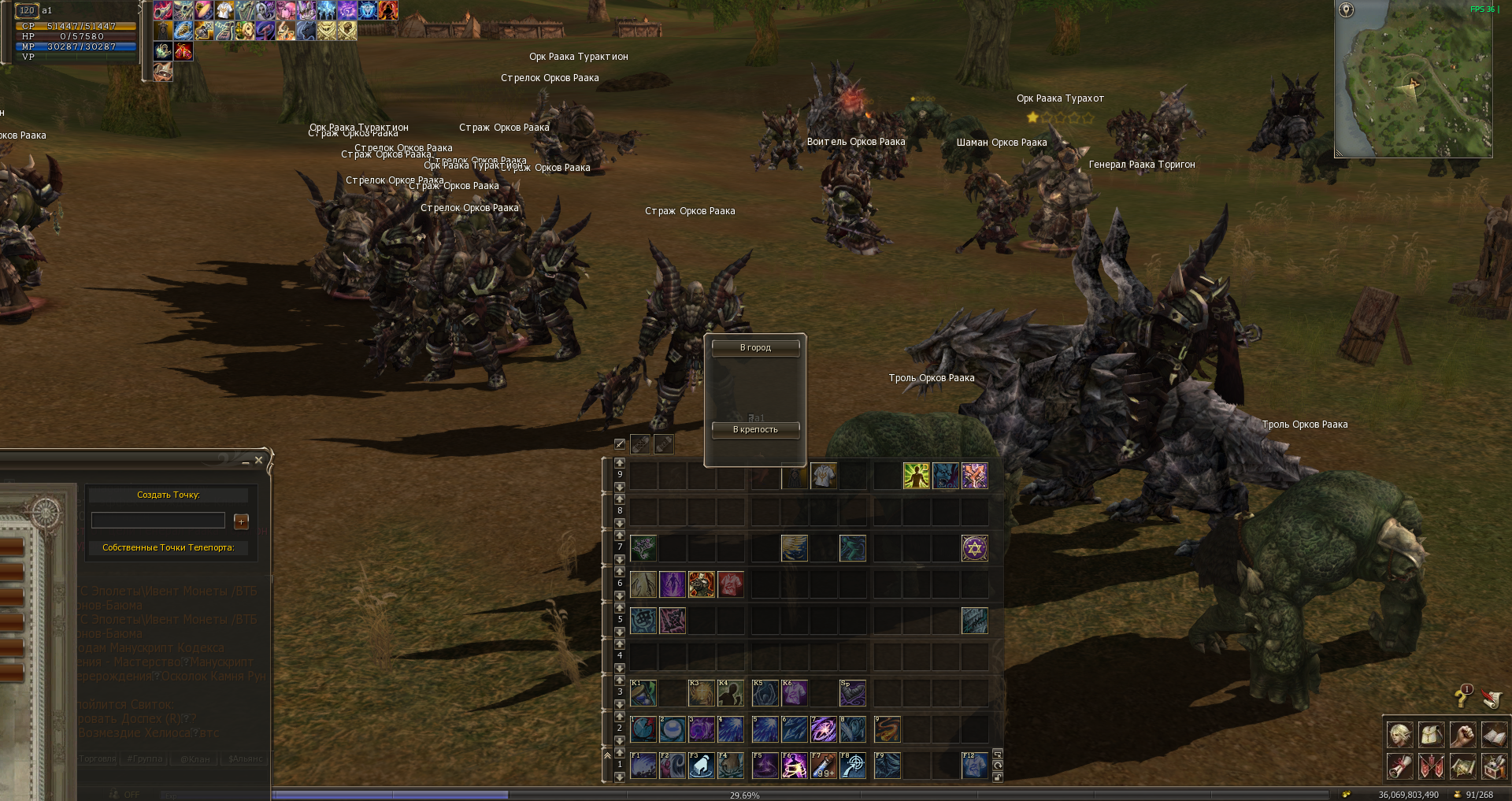Add a new teleport point with plus button
The height and width of the screenshot is (801, 1512).
click(x=241, y=521)
